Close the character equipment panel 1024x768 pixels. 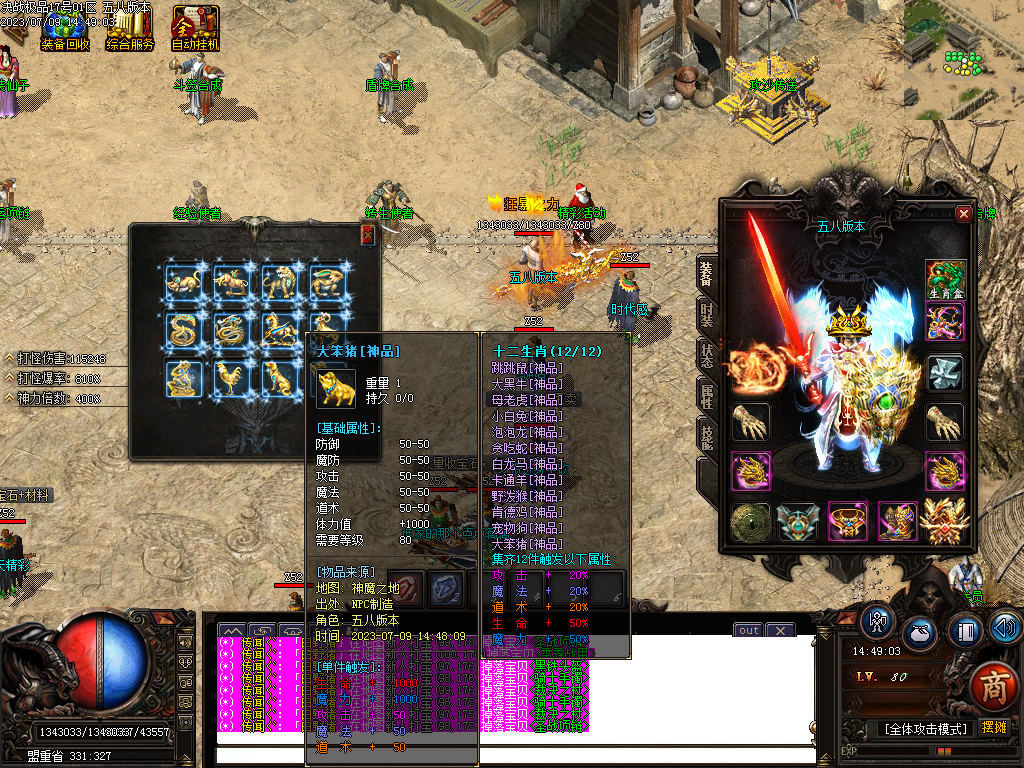[x=963, y=214]
